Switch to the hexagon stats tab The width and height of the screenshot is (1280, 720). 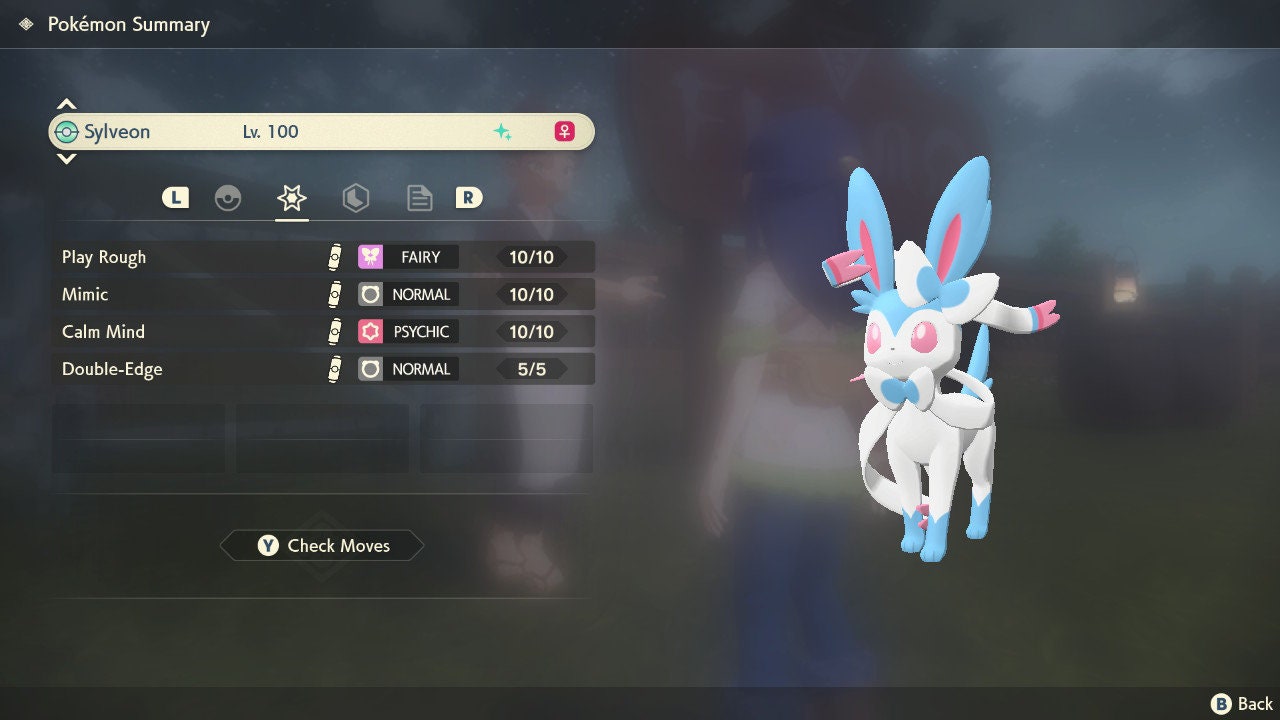pos(355,198)
